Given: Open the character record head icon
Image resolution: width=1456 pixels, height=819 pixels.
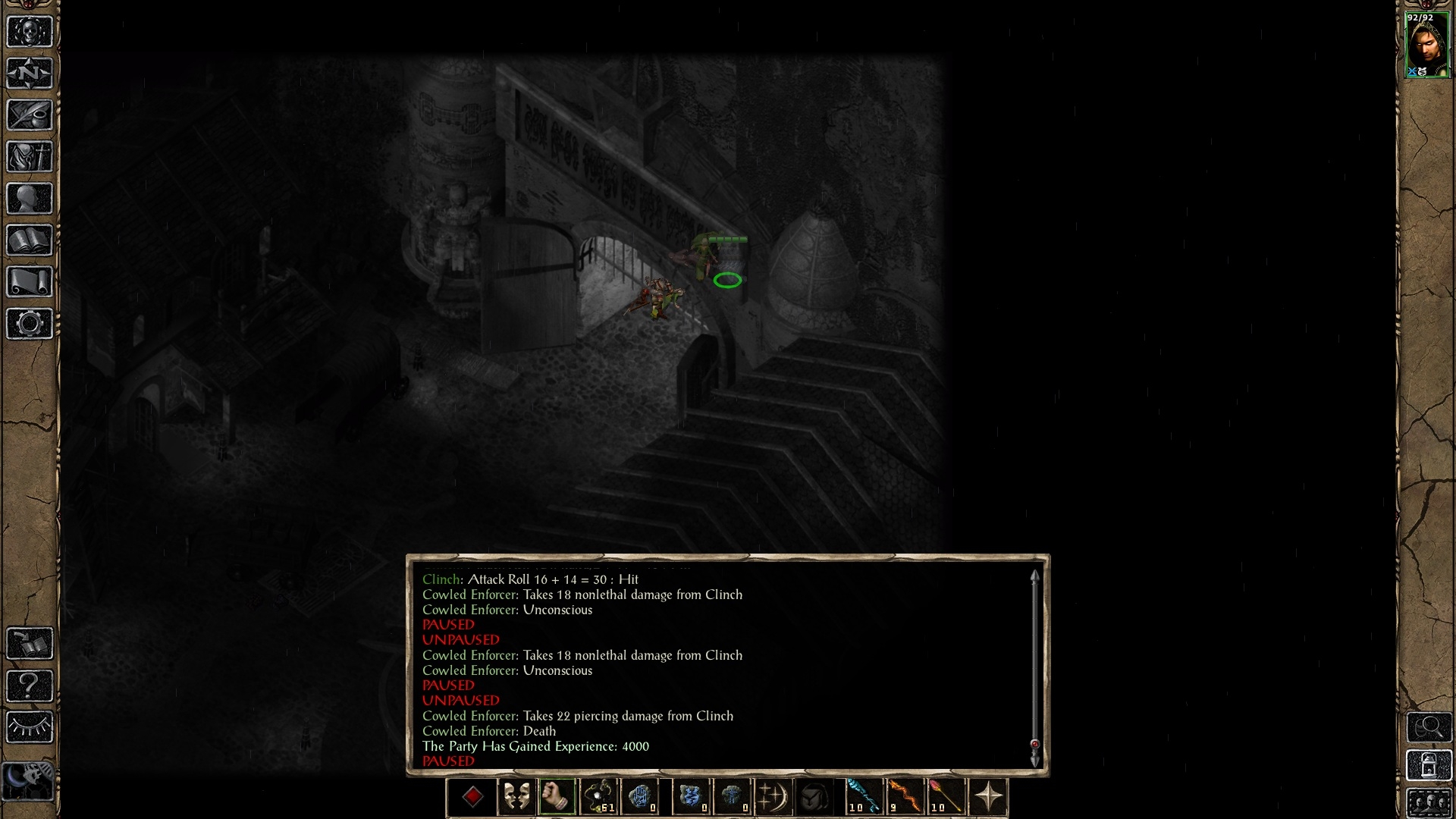Looking at the screenshot, I should pyautogui.click(x=30, y=199).
